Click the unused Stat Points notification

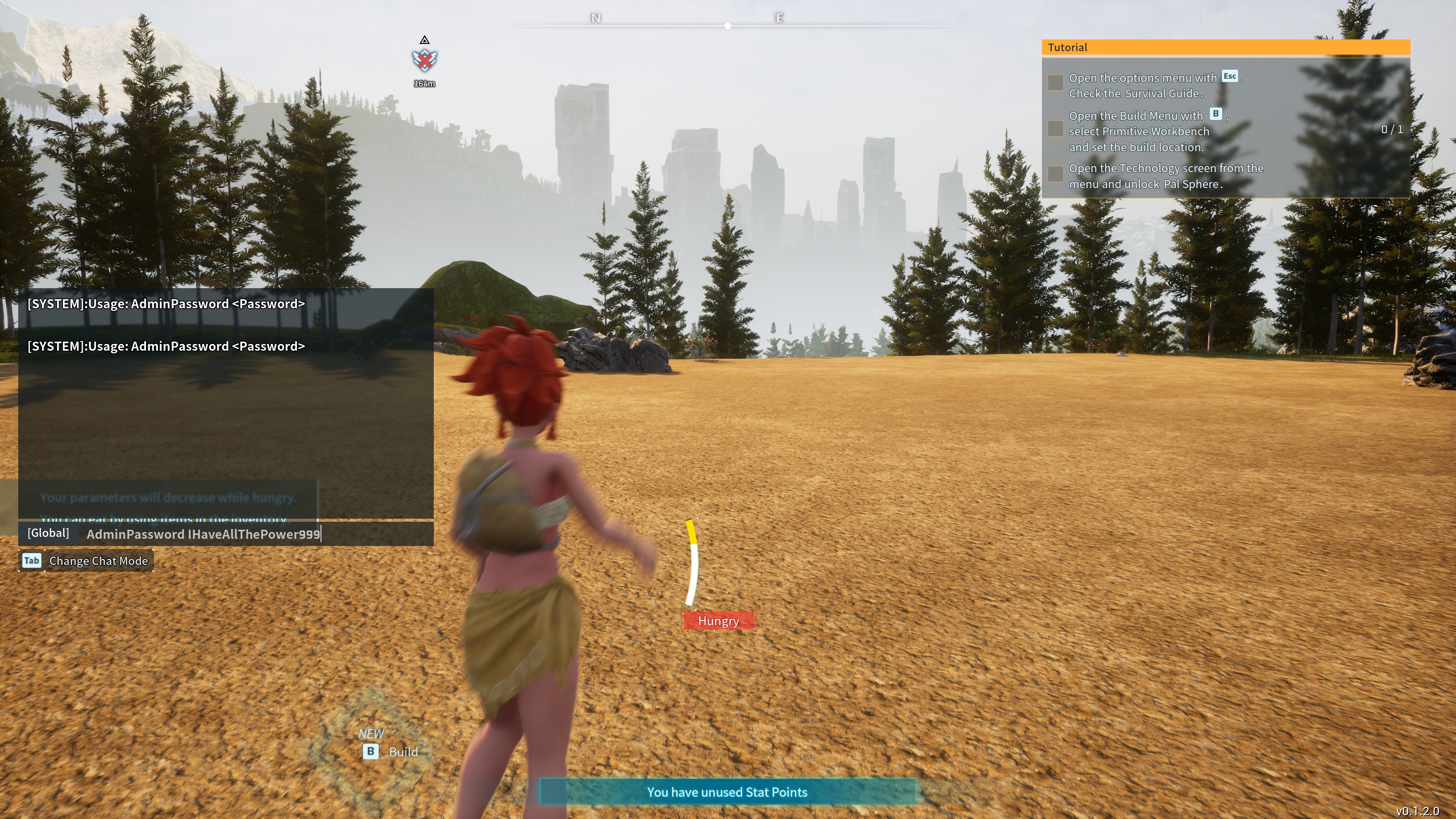click(727, 792)
